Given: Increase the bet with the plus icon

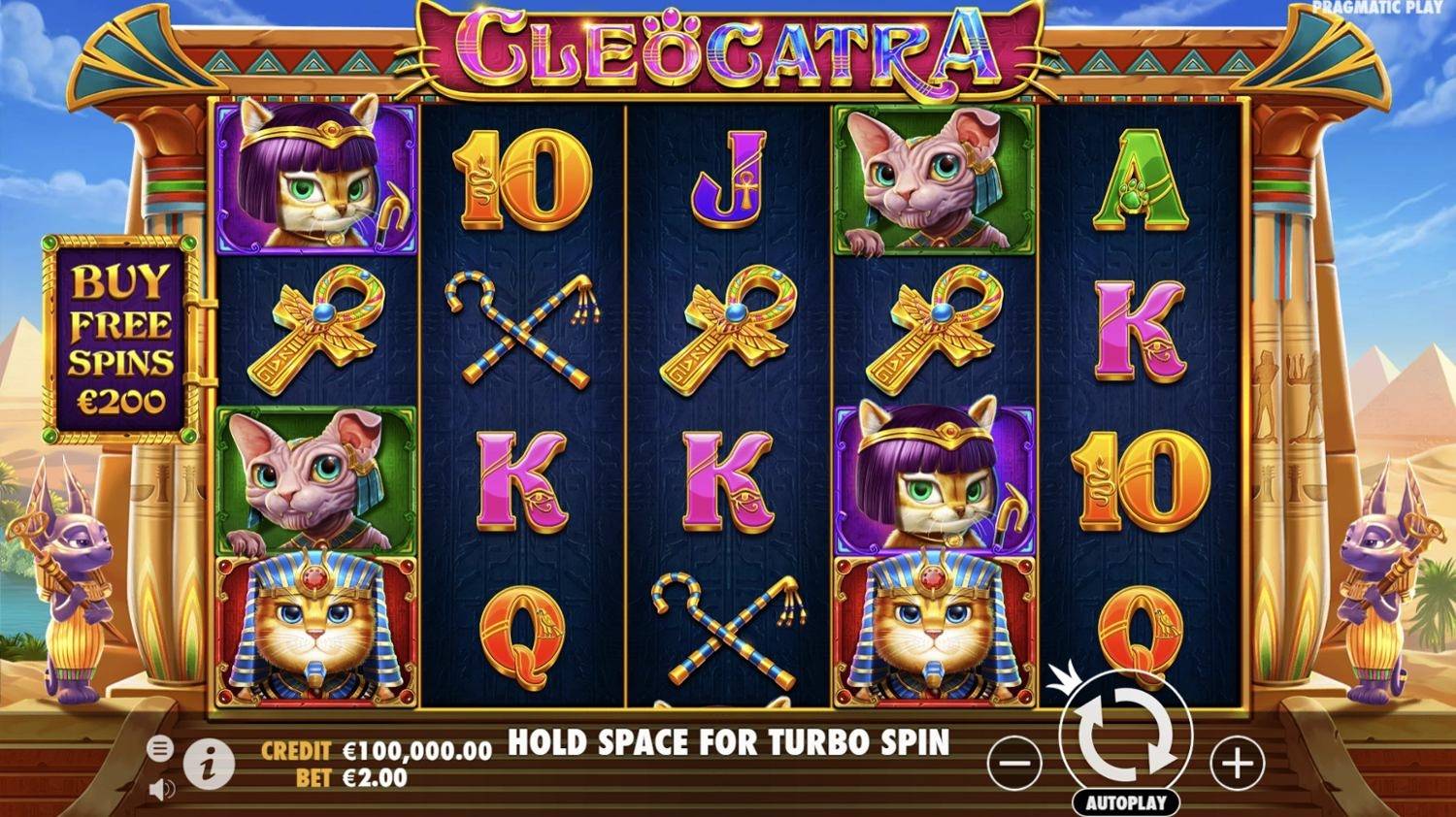Looking at the screenshot, I should (x=1235, y=763).
